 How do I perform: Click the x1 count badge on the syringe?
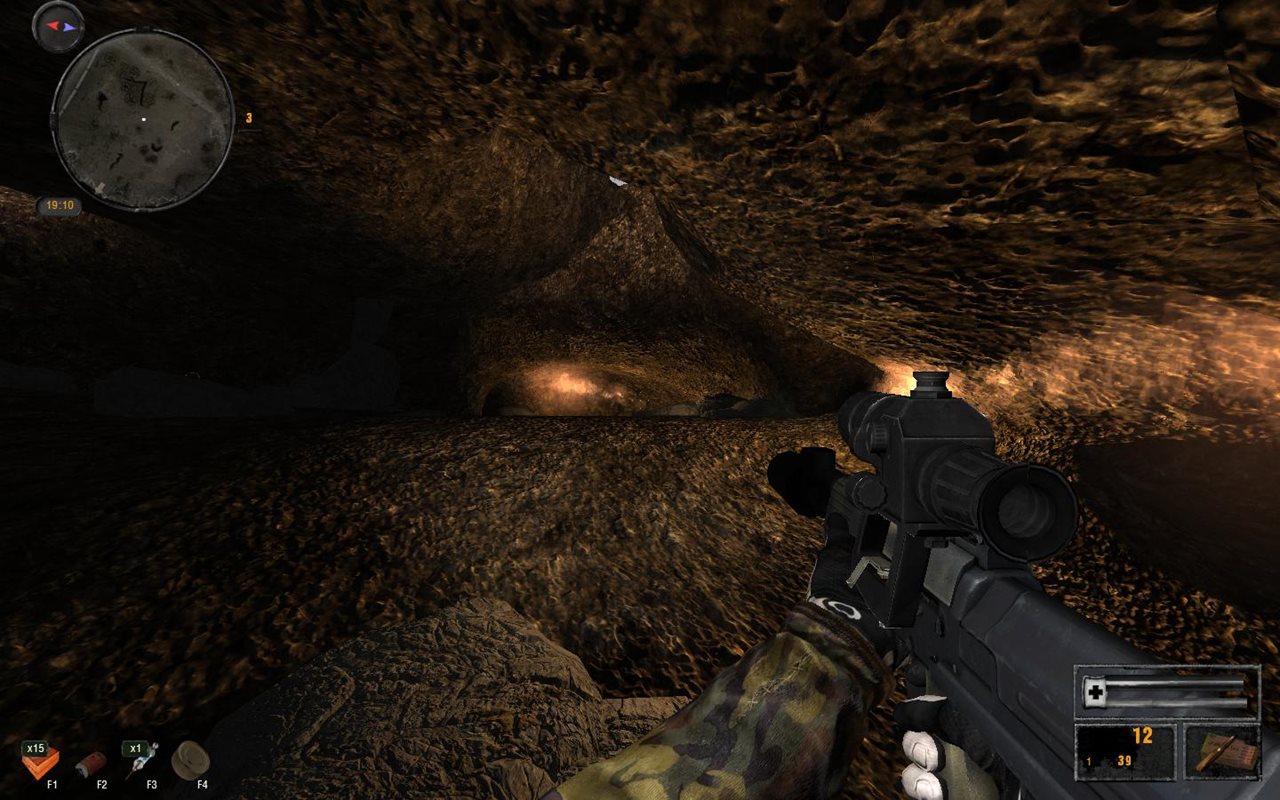click(135, 747)
